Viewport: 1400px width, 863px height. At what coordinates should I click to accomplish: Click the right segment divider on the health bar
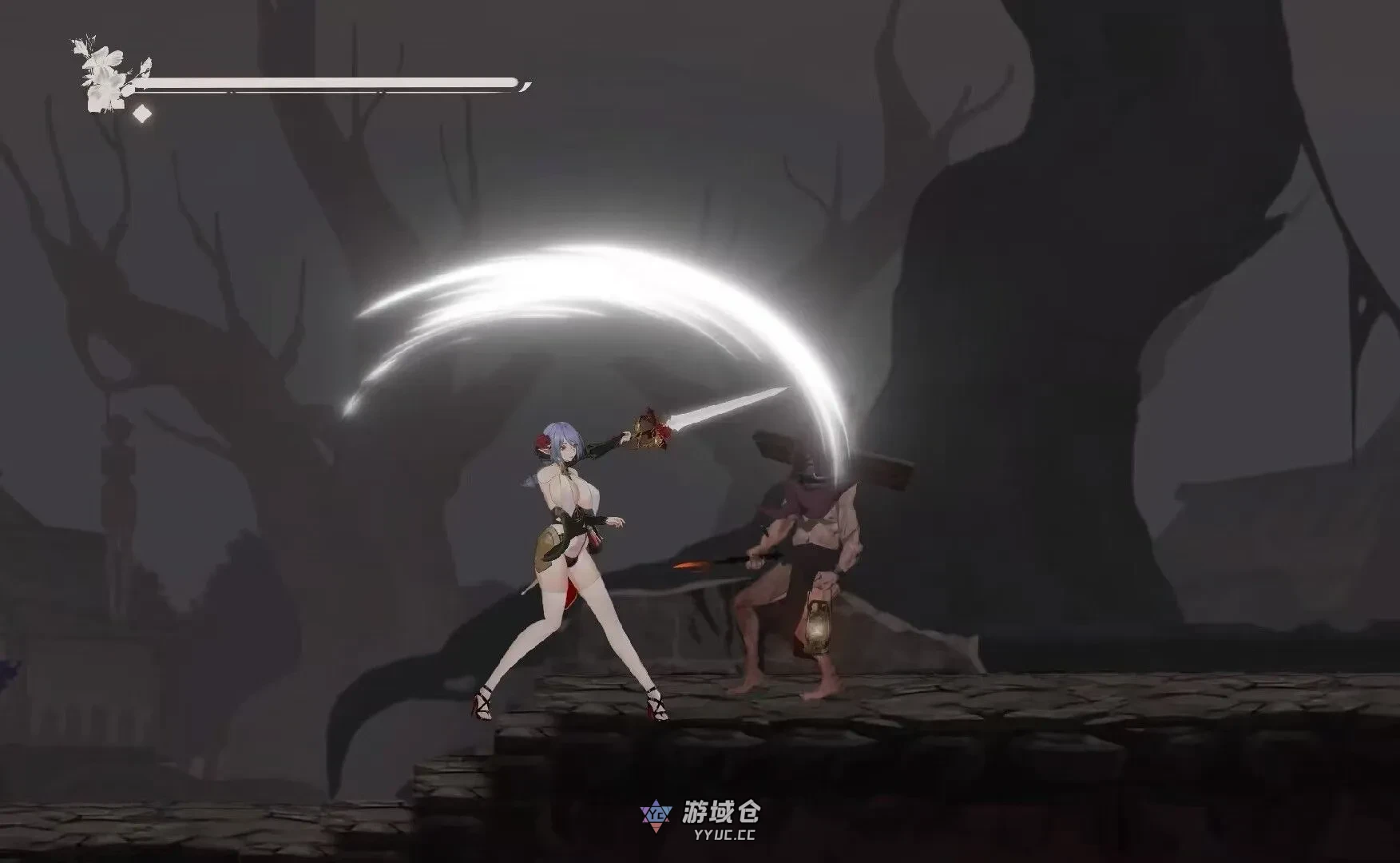click(x=380, y=92)
